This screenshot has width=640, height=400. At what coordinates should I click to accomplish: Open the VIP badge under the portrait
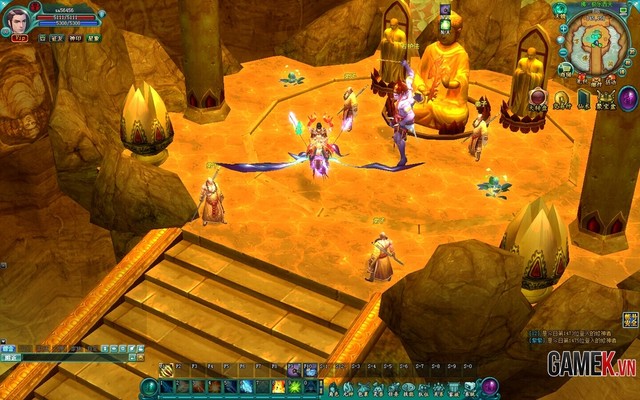point(19,38)
